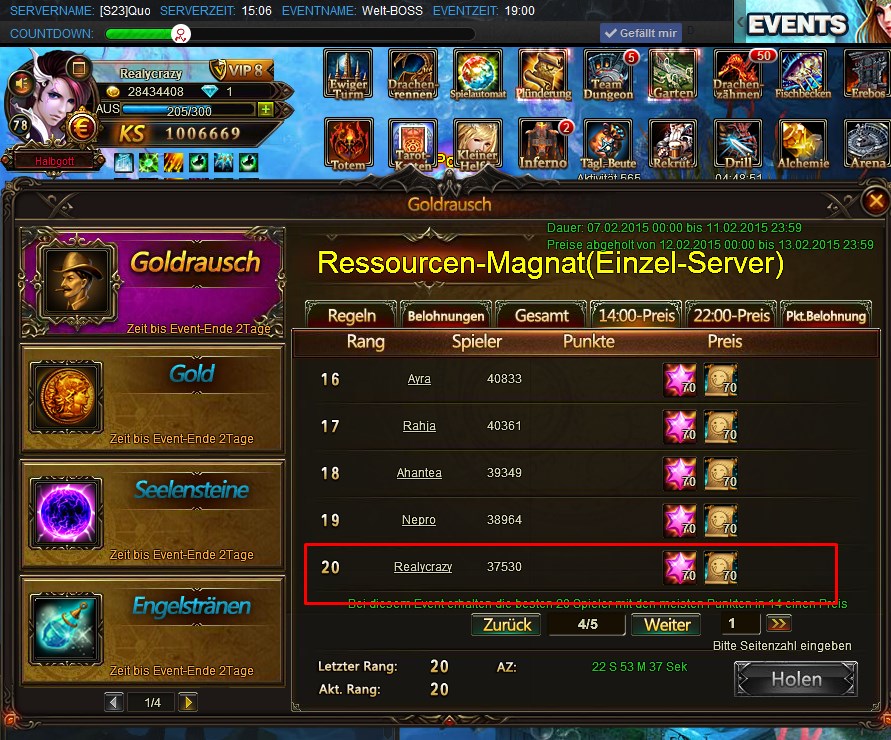Select the Gold event entry
Screen dimensions: 891x740
[152, 399]
